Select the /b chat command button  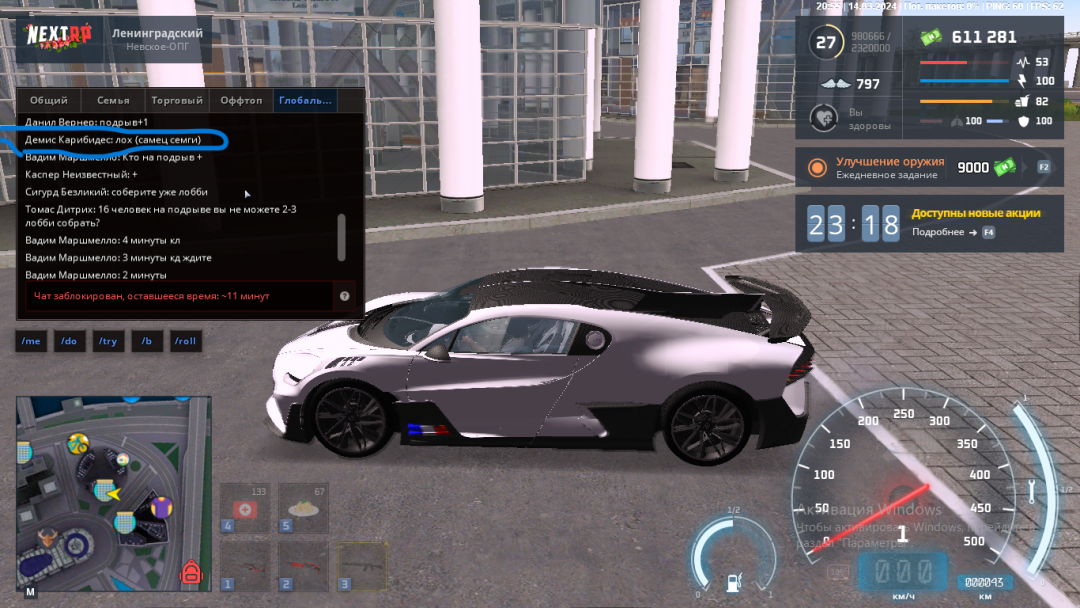(146, 341)
